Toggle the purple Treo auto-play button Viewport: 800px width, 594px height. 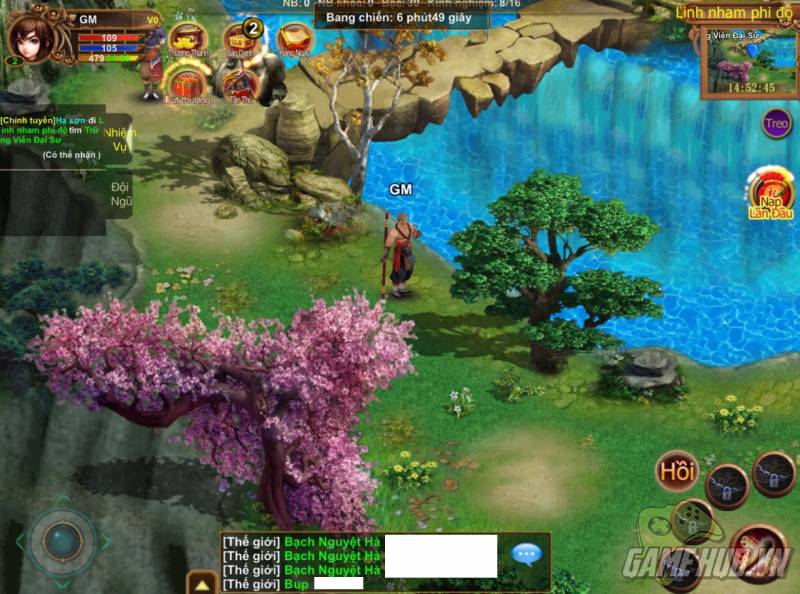(x=776, y=124)
